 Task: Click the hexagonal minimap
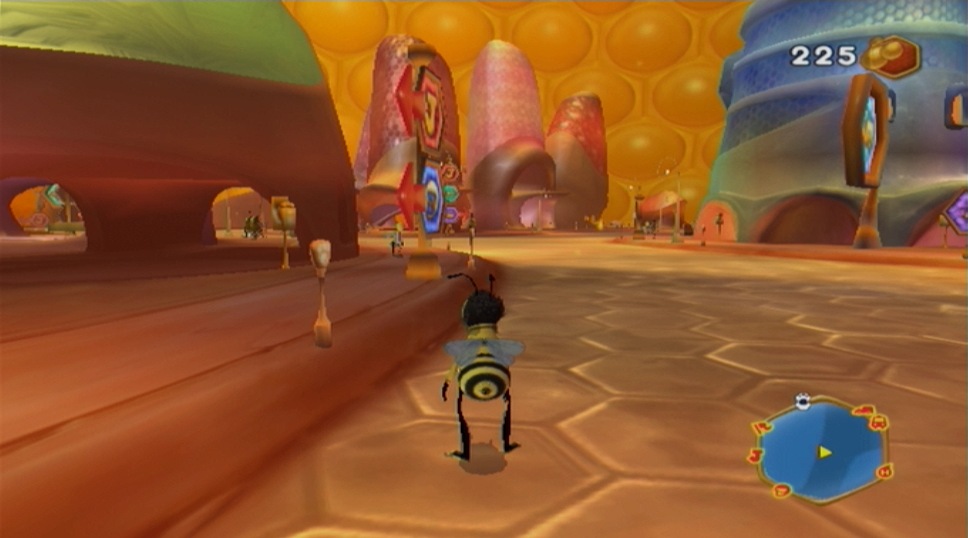point(820,450)
